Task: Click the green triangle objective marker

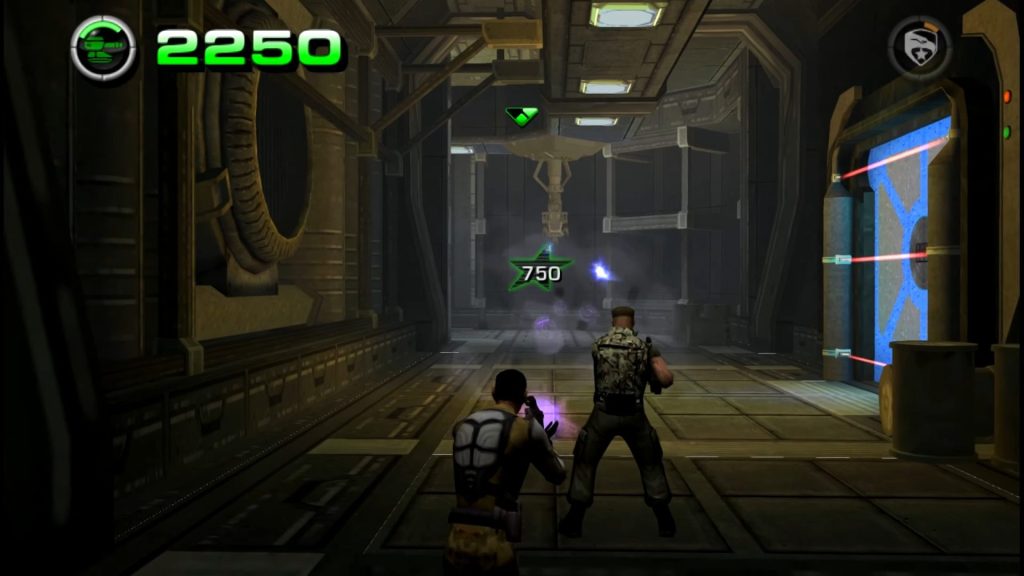Action: coord(522,116)
